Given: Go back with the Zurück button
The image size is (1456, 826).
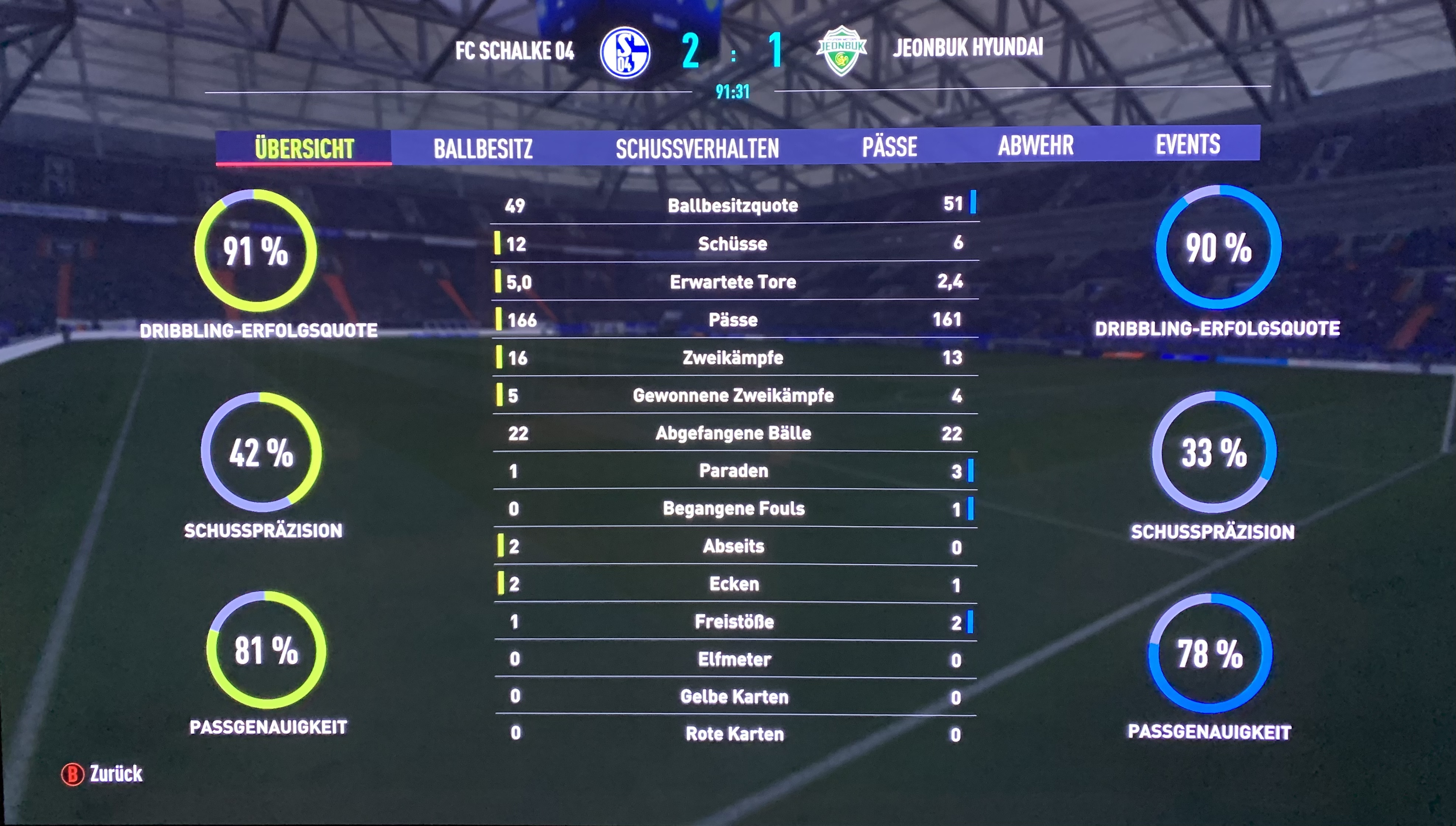Looking at the screenshot, I should 103,774.
